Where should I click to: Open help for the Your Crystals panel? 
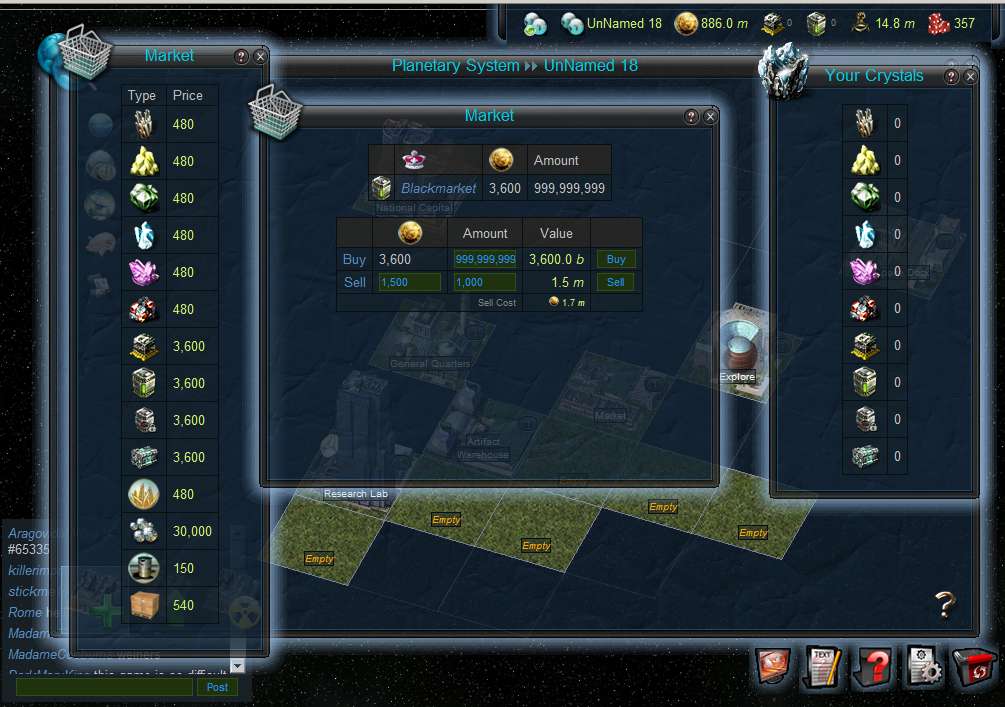[x=951, y=77]
